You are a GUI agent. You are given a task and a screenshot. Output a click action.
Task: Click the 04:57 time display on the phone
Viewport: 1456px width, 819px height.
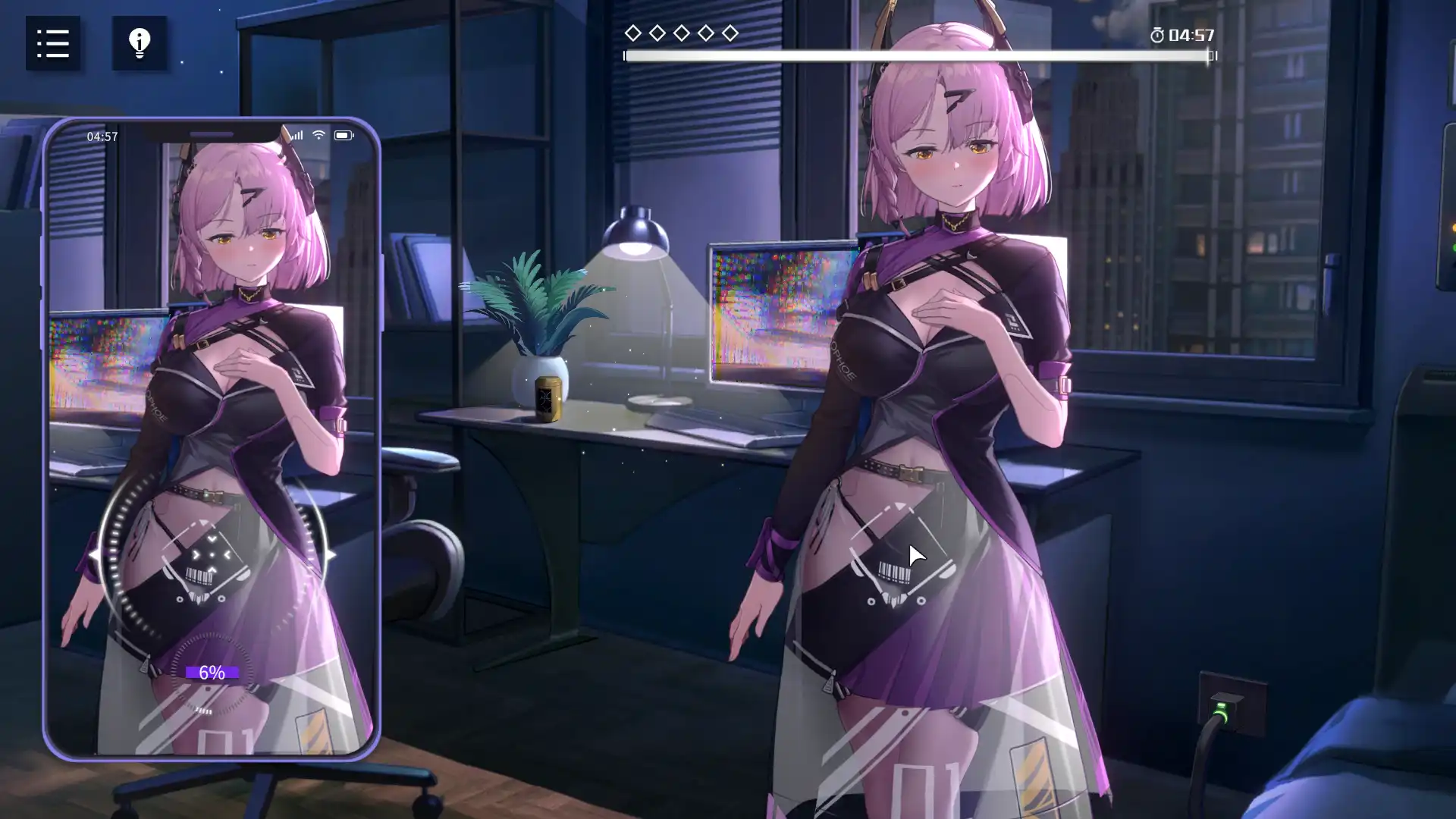(x=103, y=136)
